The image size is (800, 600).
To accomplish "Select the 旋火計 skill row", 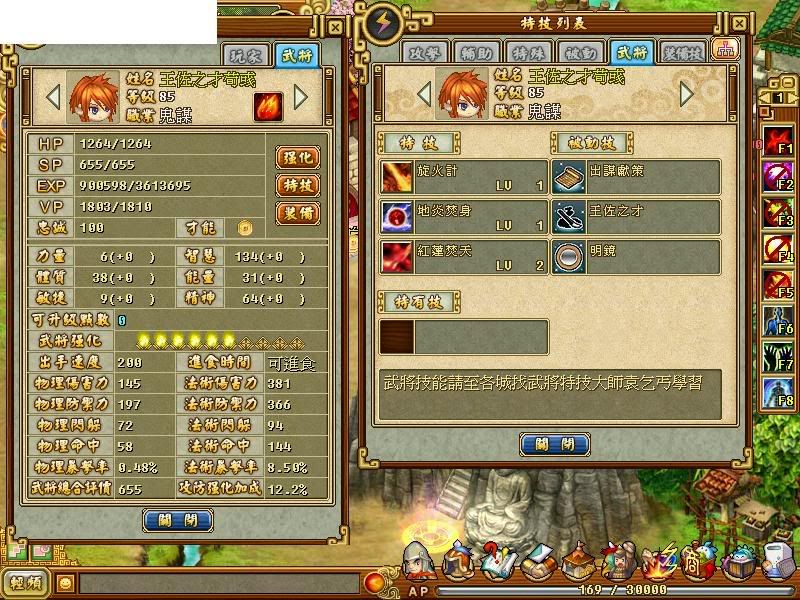I will point(464,177).
